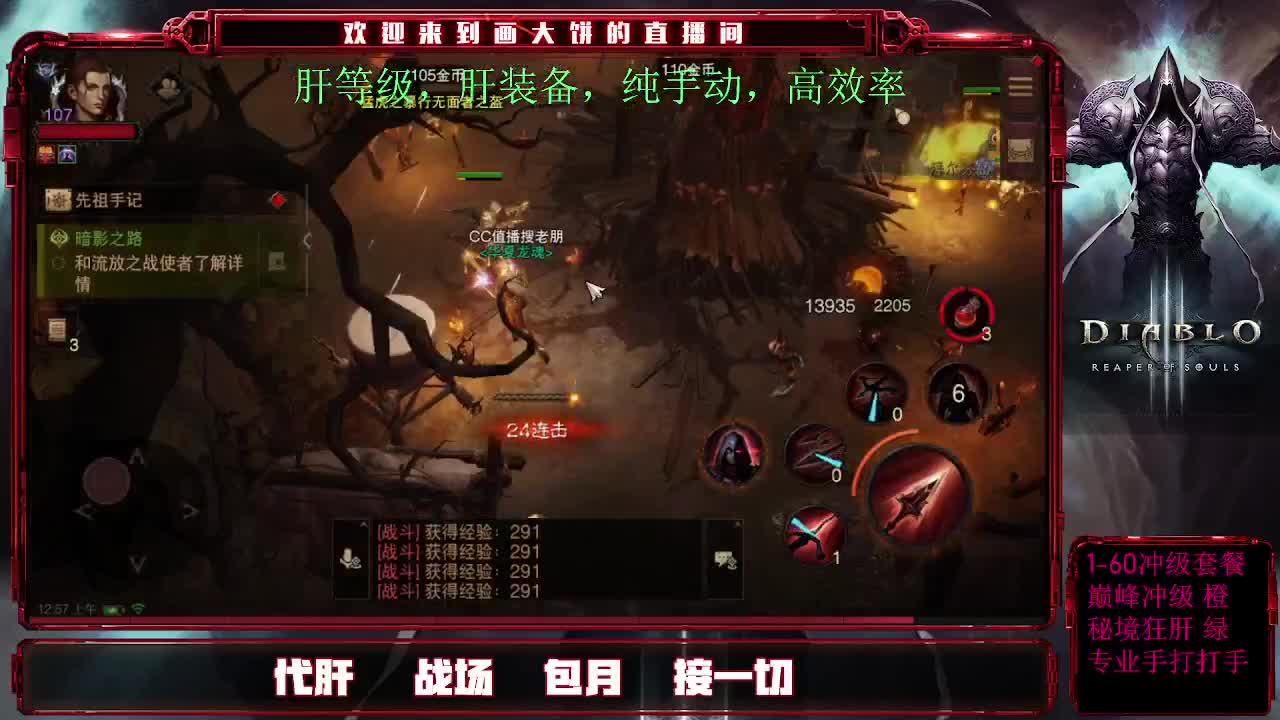Toggle the buff icon under the health bar
Viewport: 1280px width, 720px height.
(x=67, y=154)
